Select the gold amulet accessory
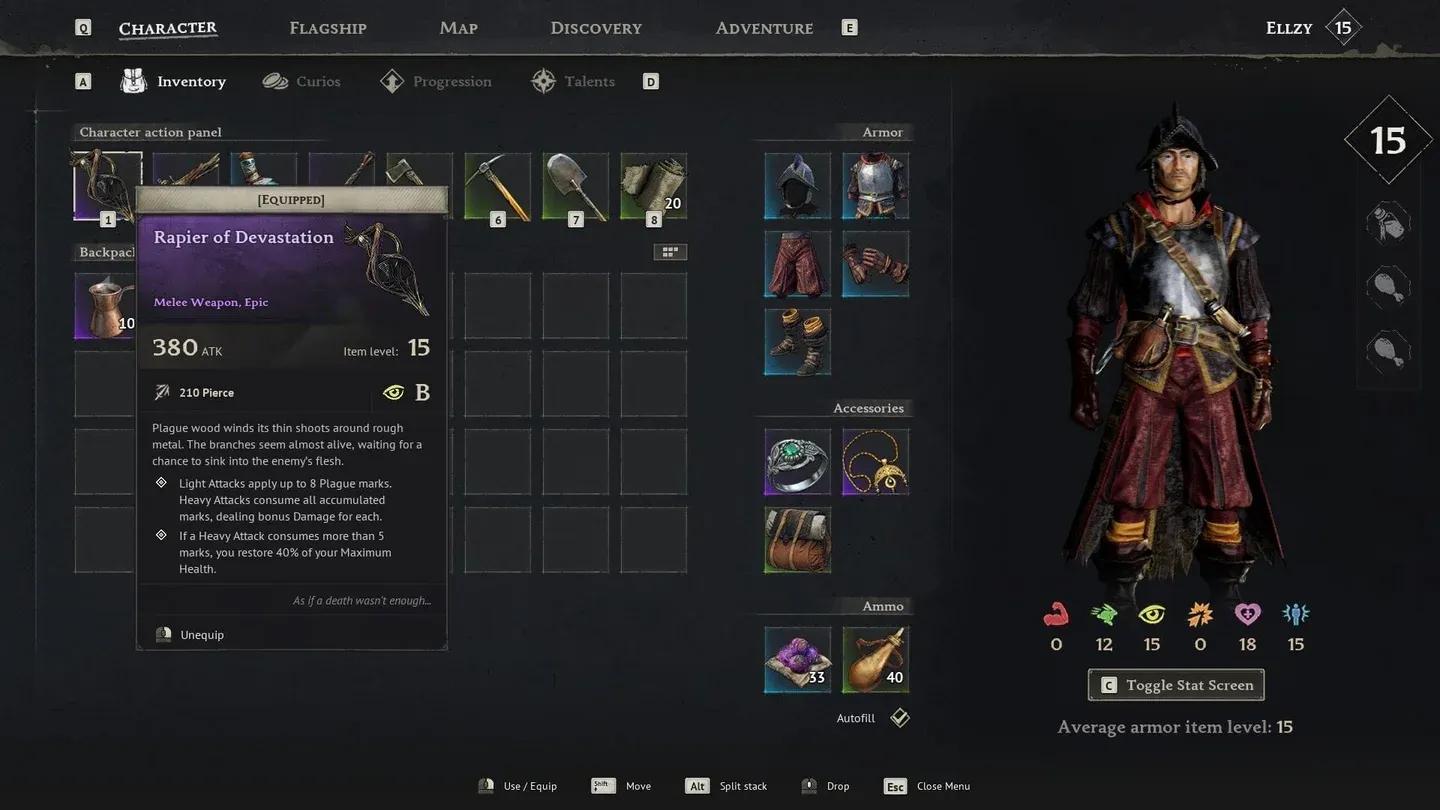The width and height of the screenshot is (1440, 810). pyautogui.click(x=875, y=461)
